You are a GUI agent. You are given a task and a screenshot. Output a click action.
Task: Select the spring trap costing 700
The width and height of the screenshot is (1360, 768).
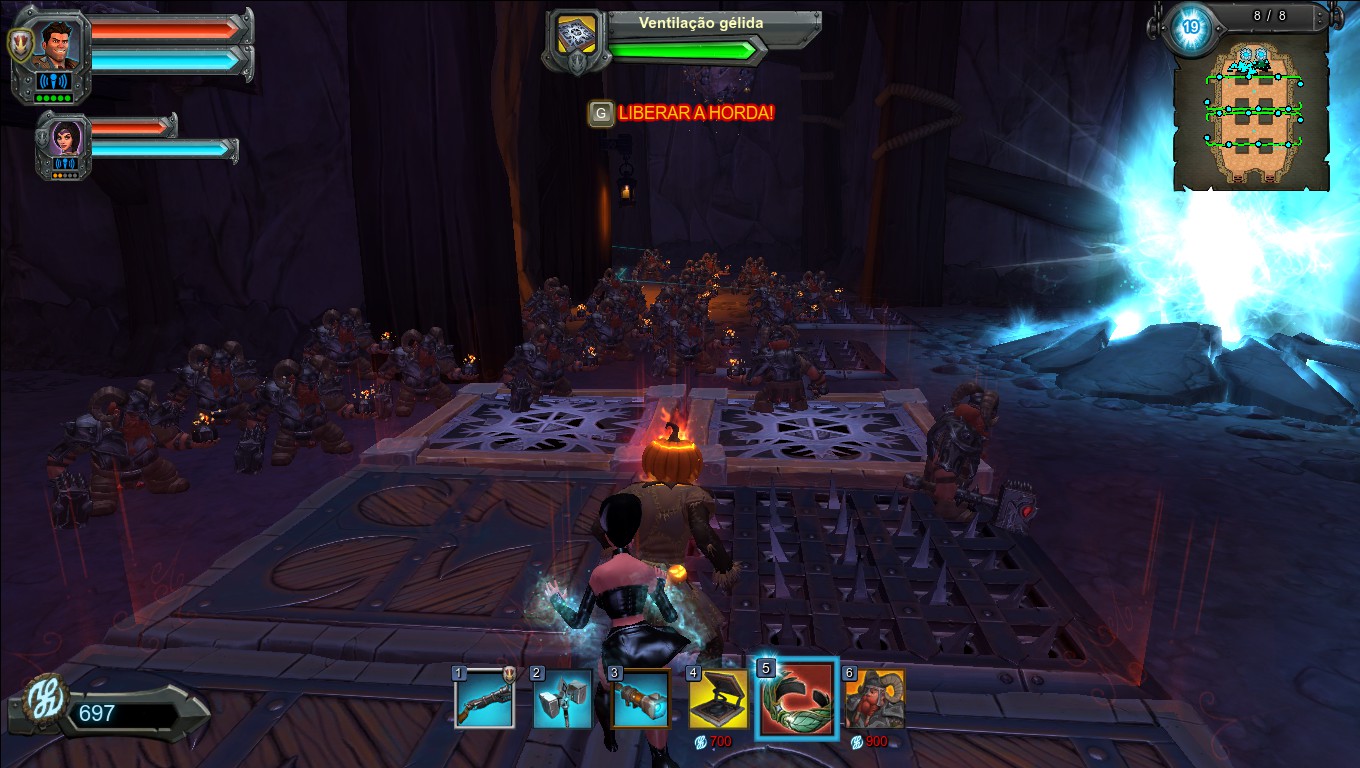(718, 699)
